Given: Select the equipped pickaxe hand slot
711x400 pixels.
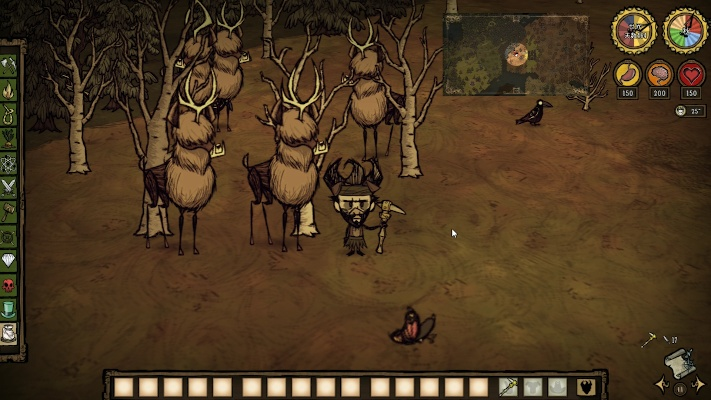Looking at the screenshot, I should [x=508, y=387].
